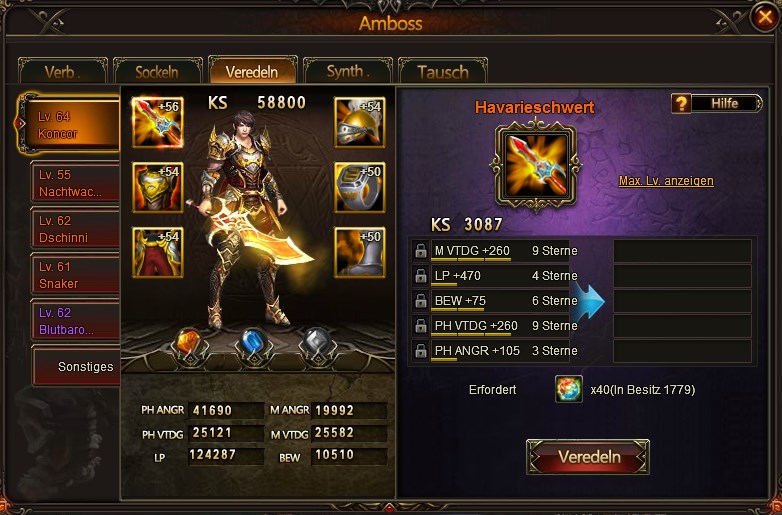Open the Sonstiges category
782x515 pixels.
click(x=74, y=366)
